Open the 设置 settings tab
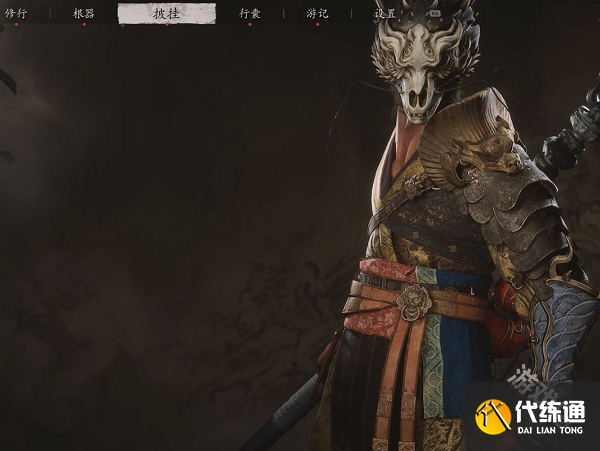The width and height of the screenshot is (600, 451). (385, 14)
